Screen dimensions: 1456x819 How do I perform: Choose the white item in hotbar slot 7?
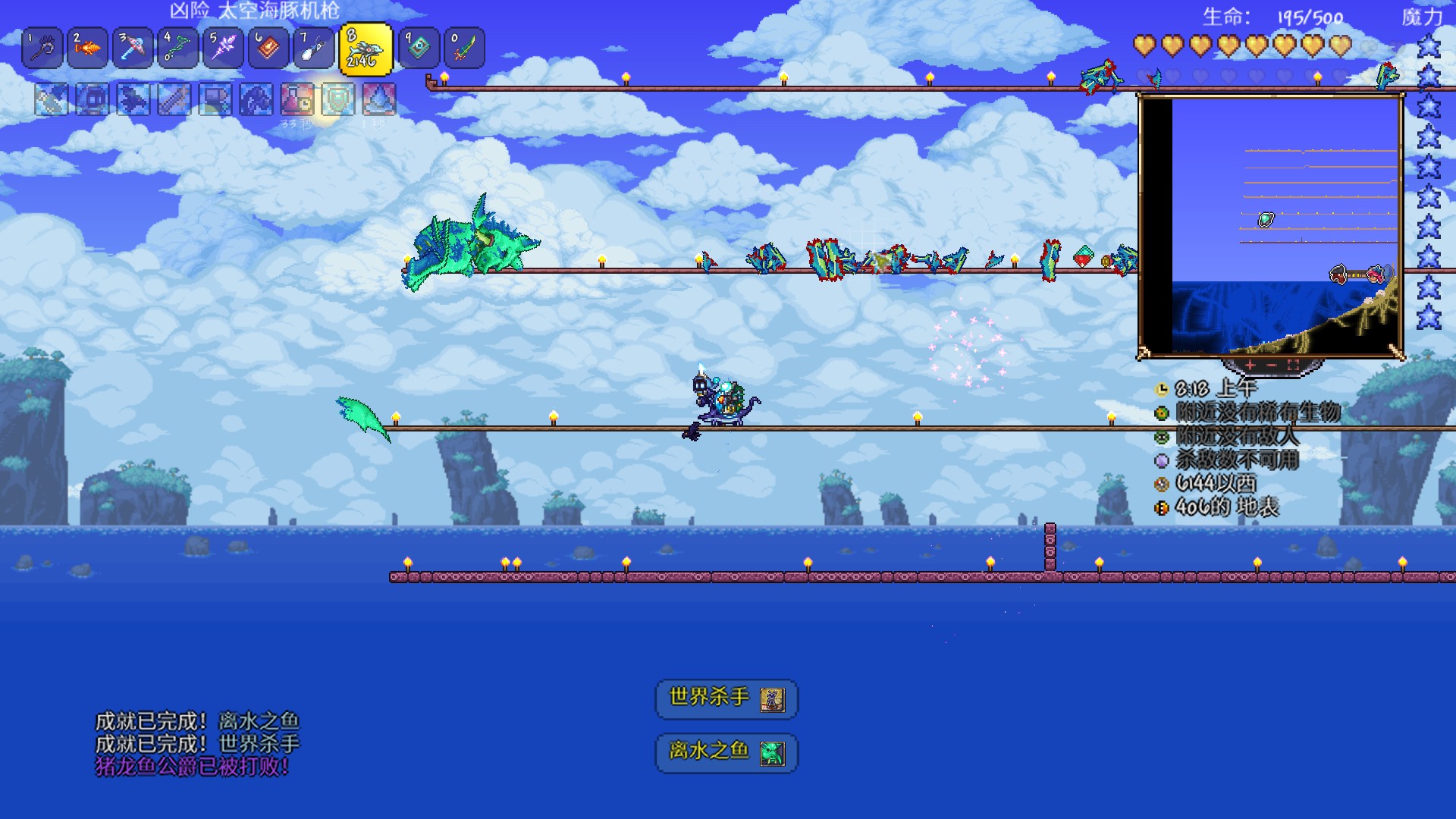[313, 49]
